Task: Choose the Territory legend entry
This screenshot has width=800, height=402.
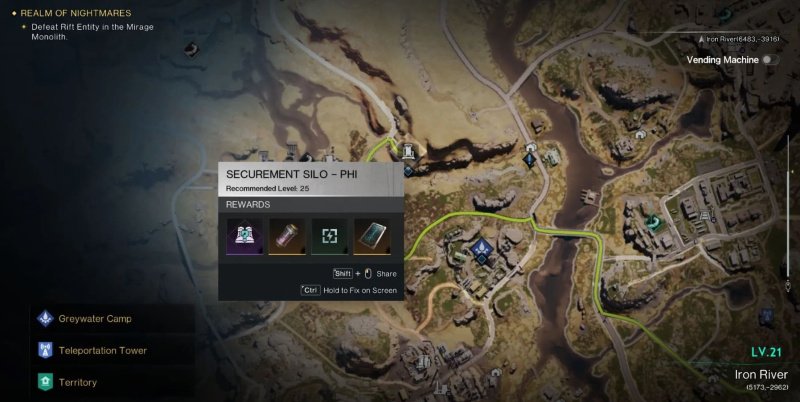Action: 78,382
